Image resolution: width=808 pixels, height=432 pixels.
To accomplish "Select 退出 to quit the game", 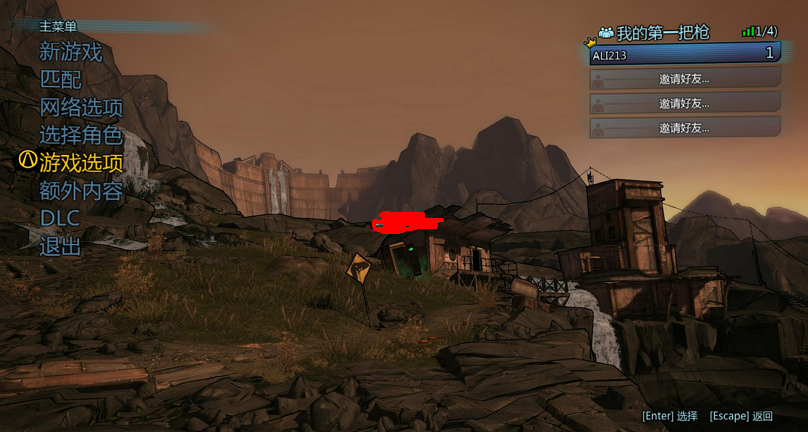I will [x=60, y=245].
